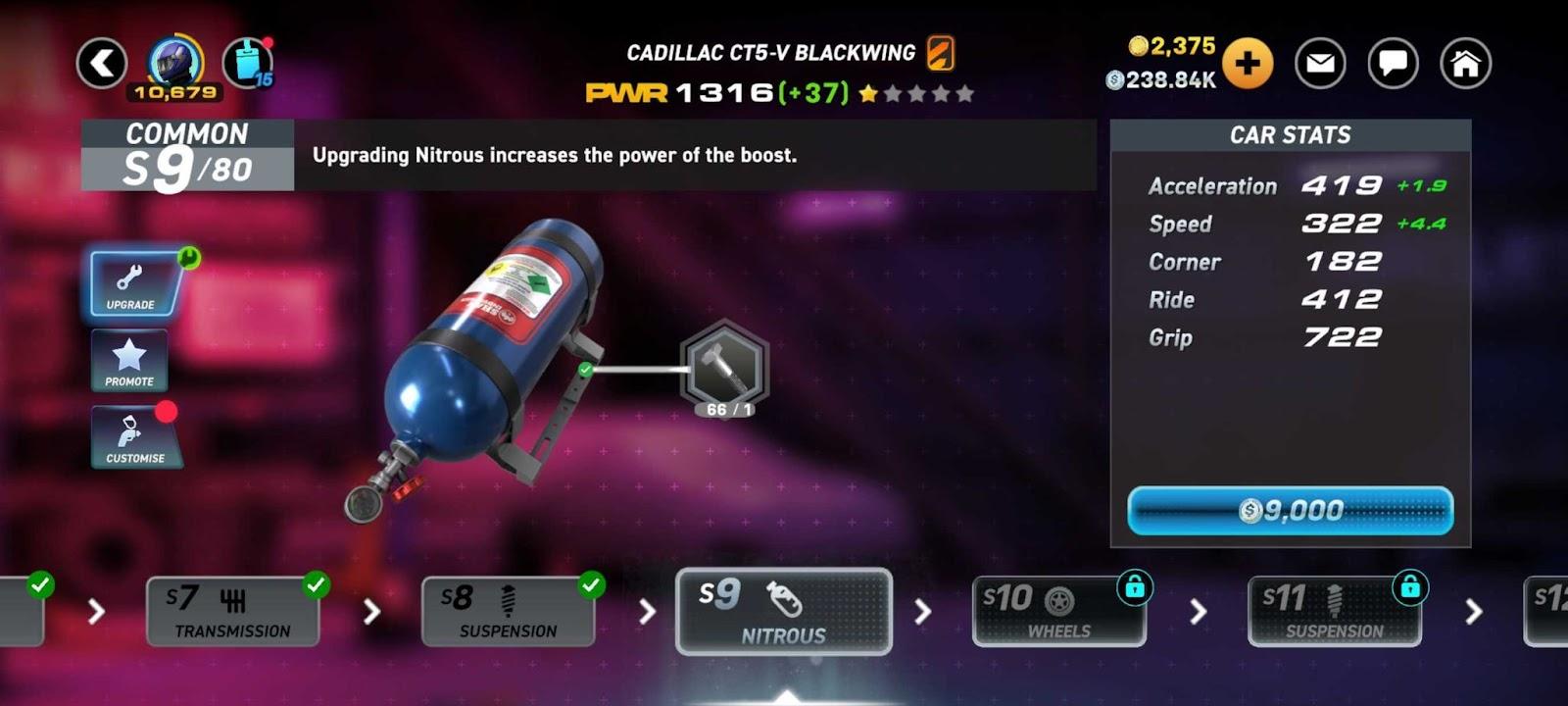Tap the required bolt part hexagon
The width and height of the screenshot is (1568, 706).
pyautogui.click(x=724, y=368)
